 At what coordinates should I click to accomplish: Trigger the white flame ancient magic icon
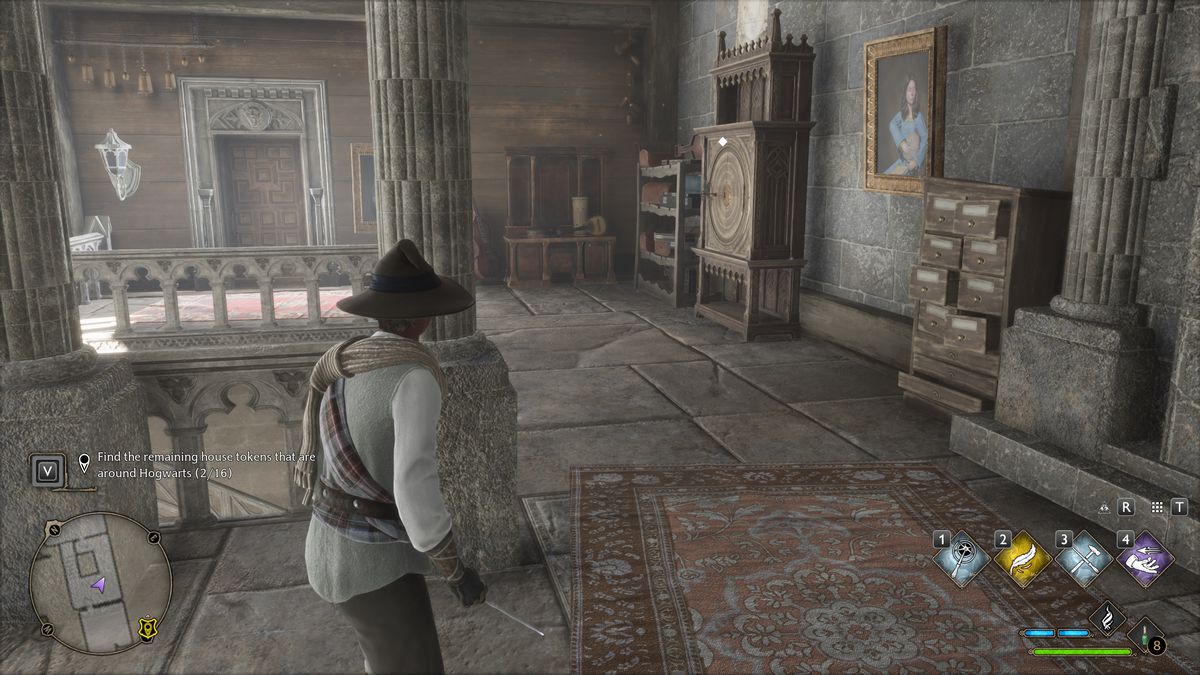pos(1107,617)
